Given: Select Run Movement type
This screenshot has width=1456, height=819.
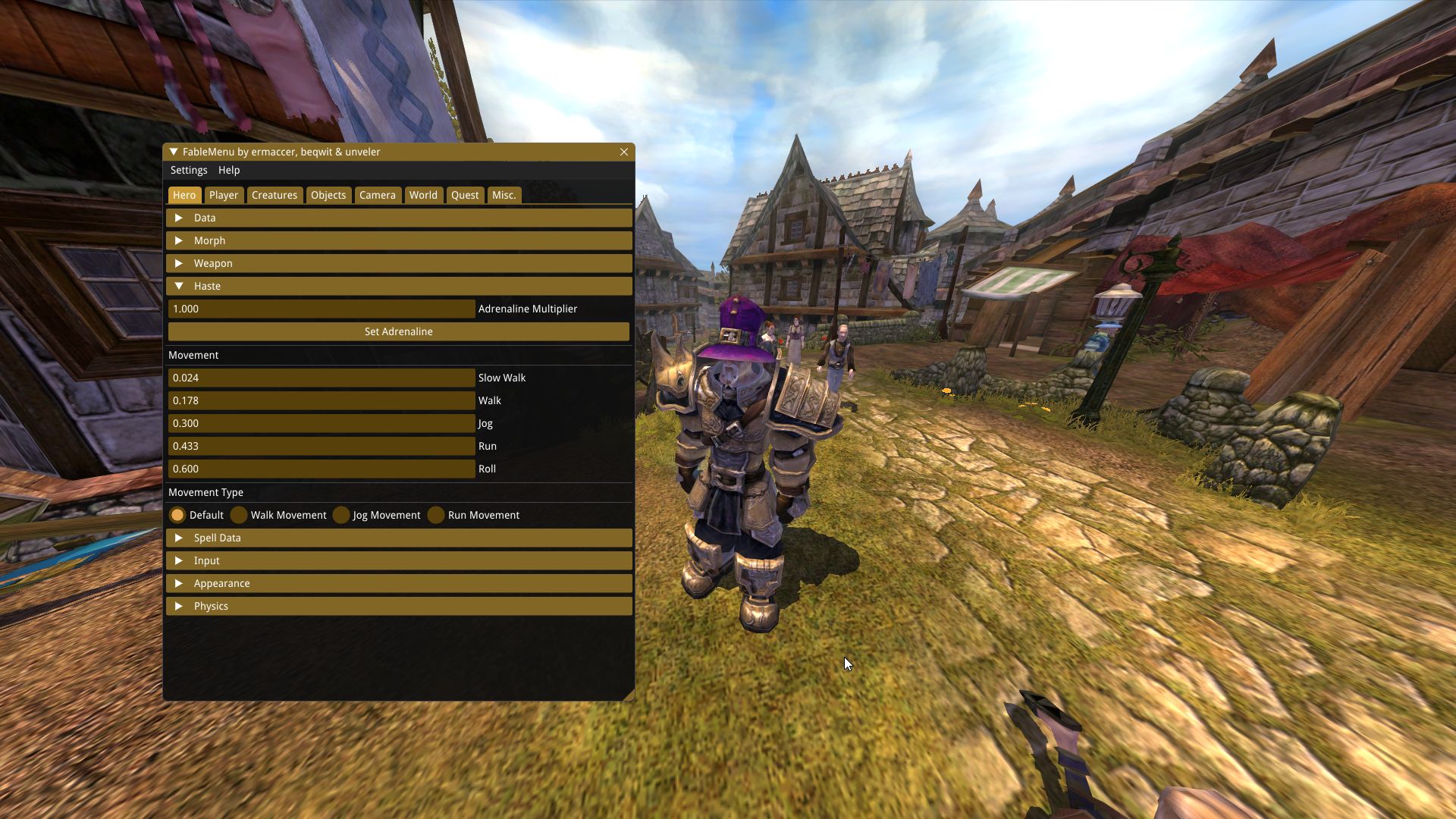Looking at the screenshot, I should (436, 515).
